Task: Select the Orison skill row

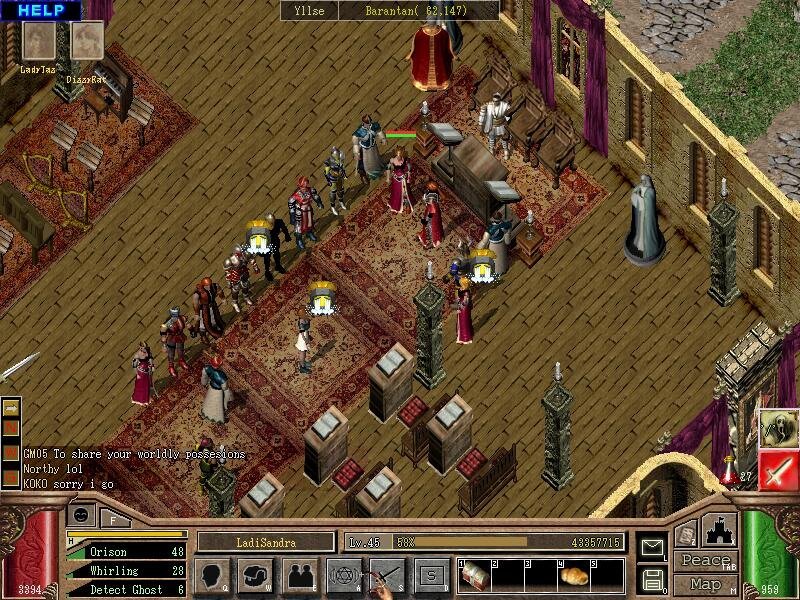Action: (125, 551)
